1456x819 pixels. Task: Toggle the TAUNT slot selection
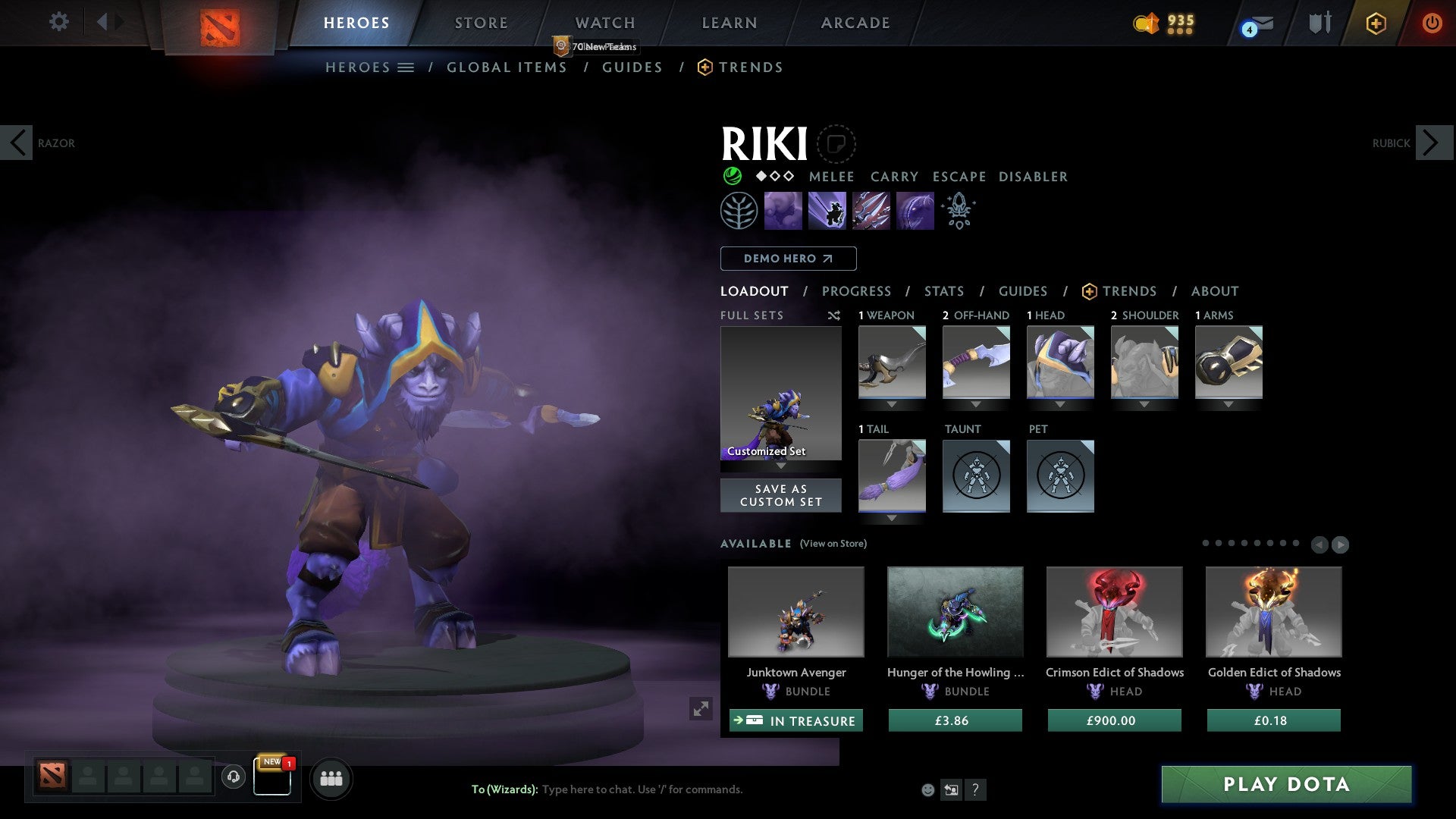(976, 476)
